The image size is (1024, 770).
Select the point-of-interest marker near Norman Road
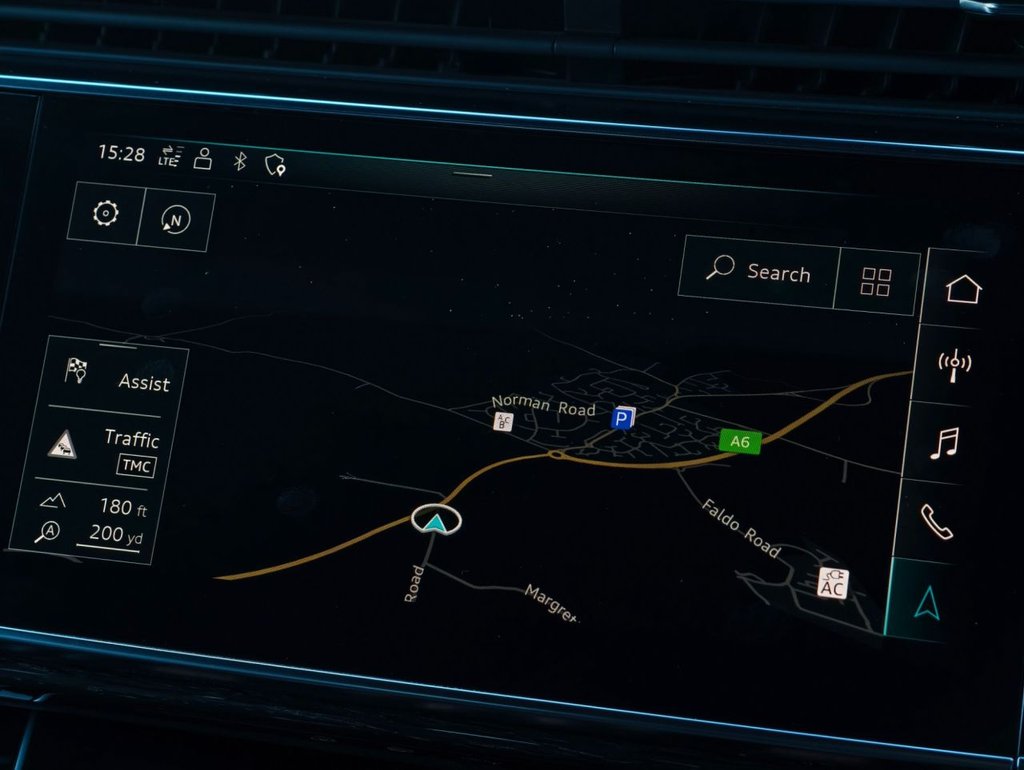tap(504, 422)
